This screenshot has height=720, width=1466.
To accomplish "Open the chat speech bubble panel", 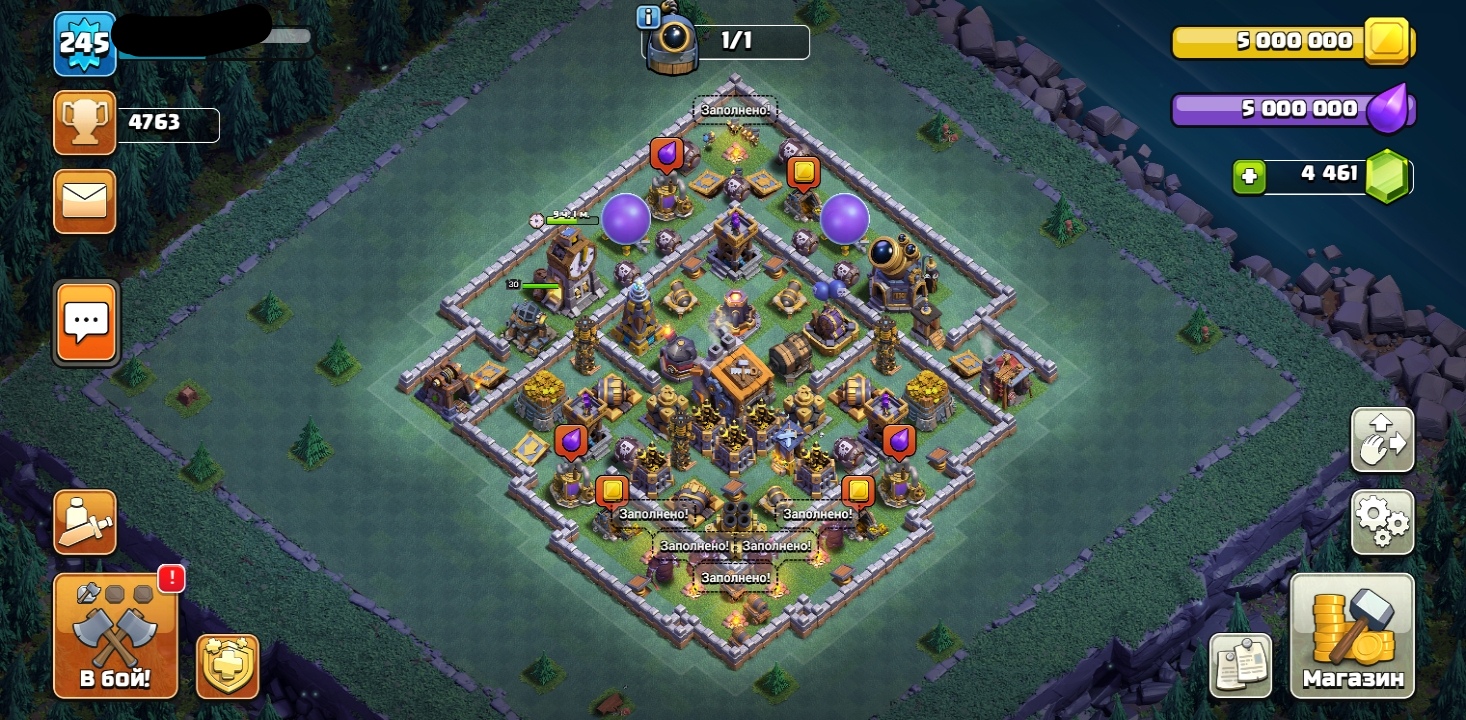I will 86,322.
